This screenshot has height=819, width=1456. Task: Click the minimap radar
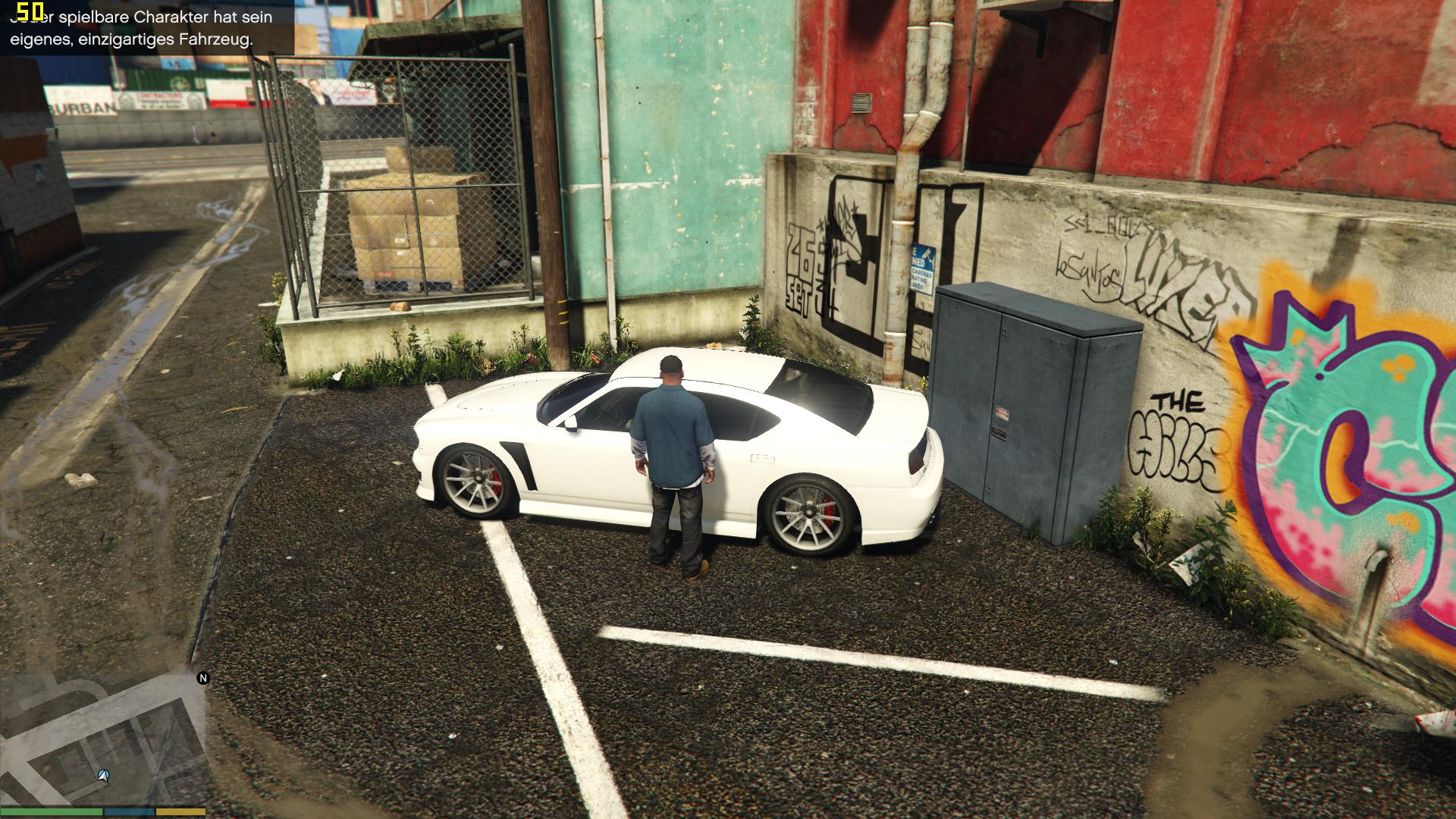[x=102, y=739]
